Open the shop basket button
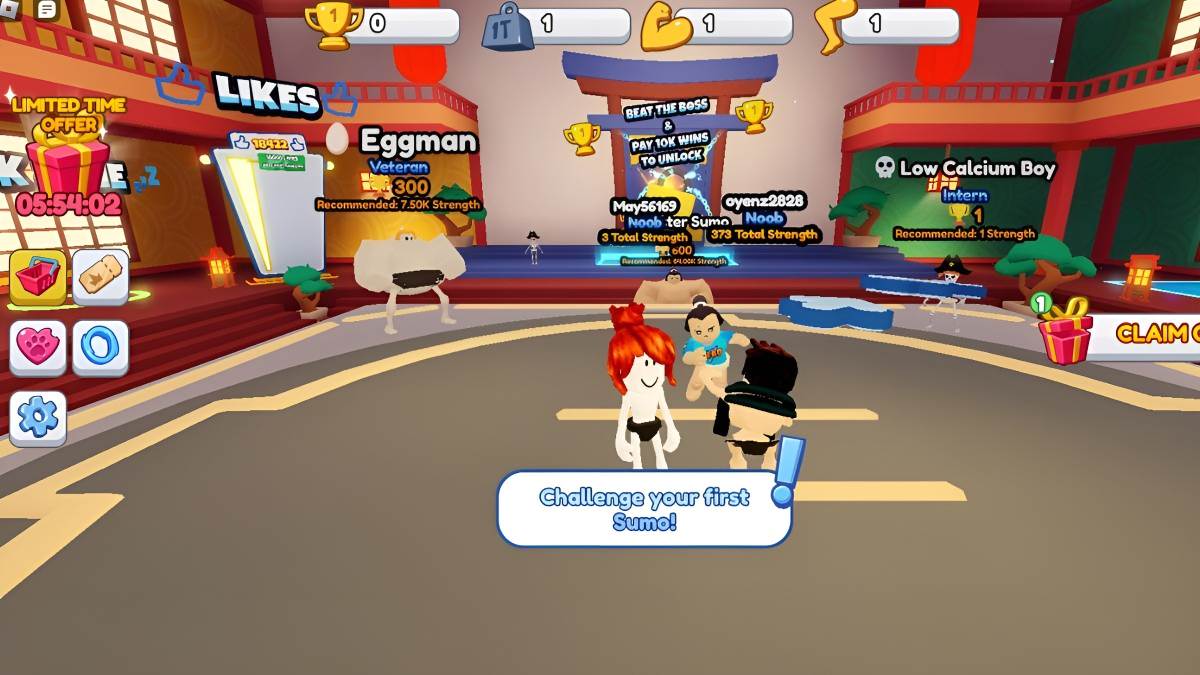This screenshot has width=1200, height=675. point(38,277)
